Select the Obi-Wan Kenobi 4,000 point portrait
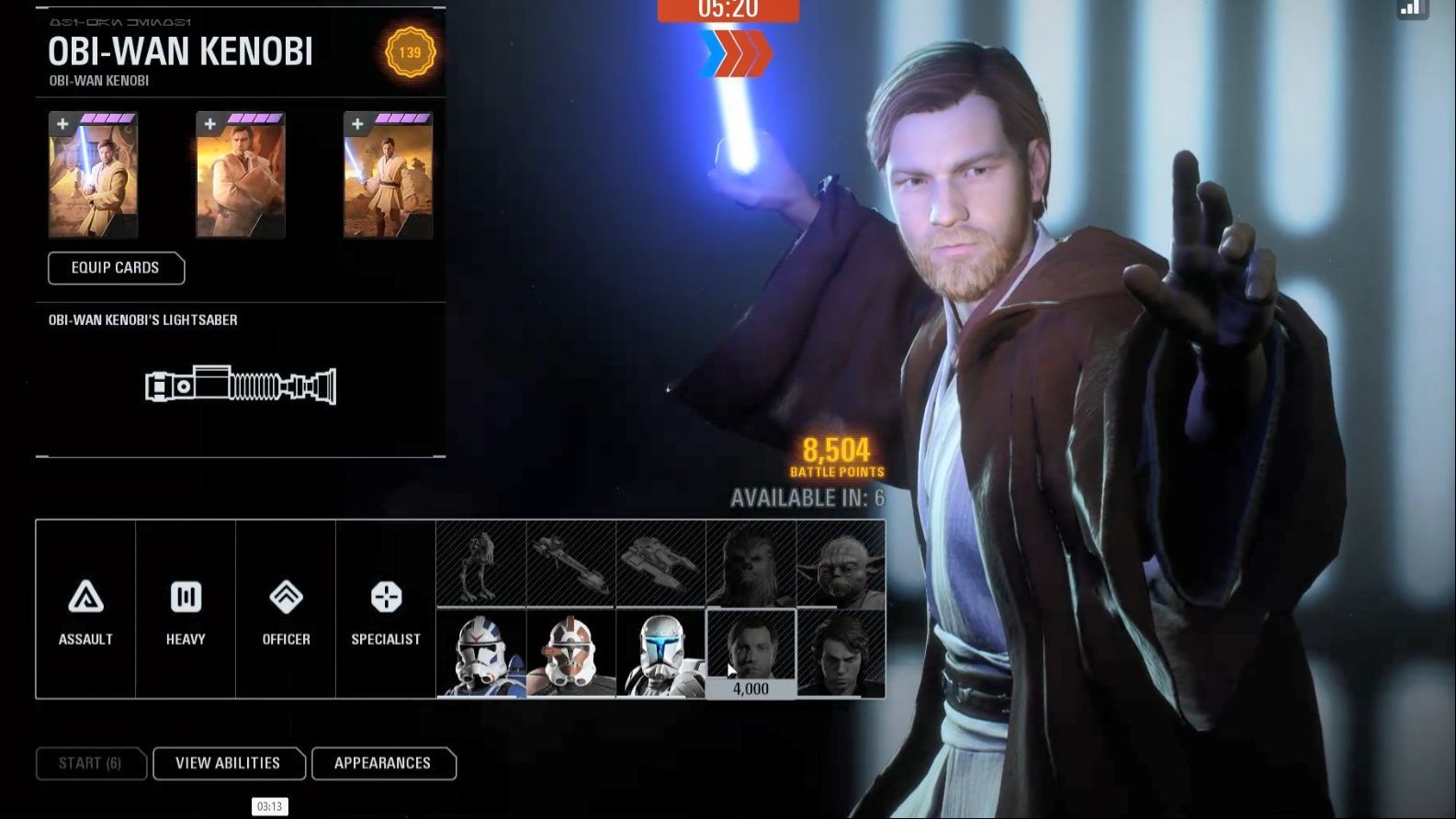1456x819 pixels. pos(751,654)
